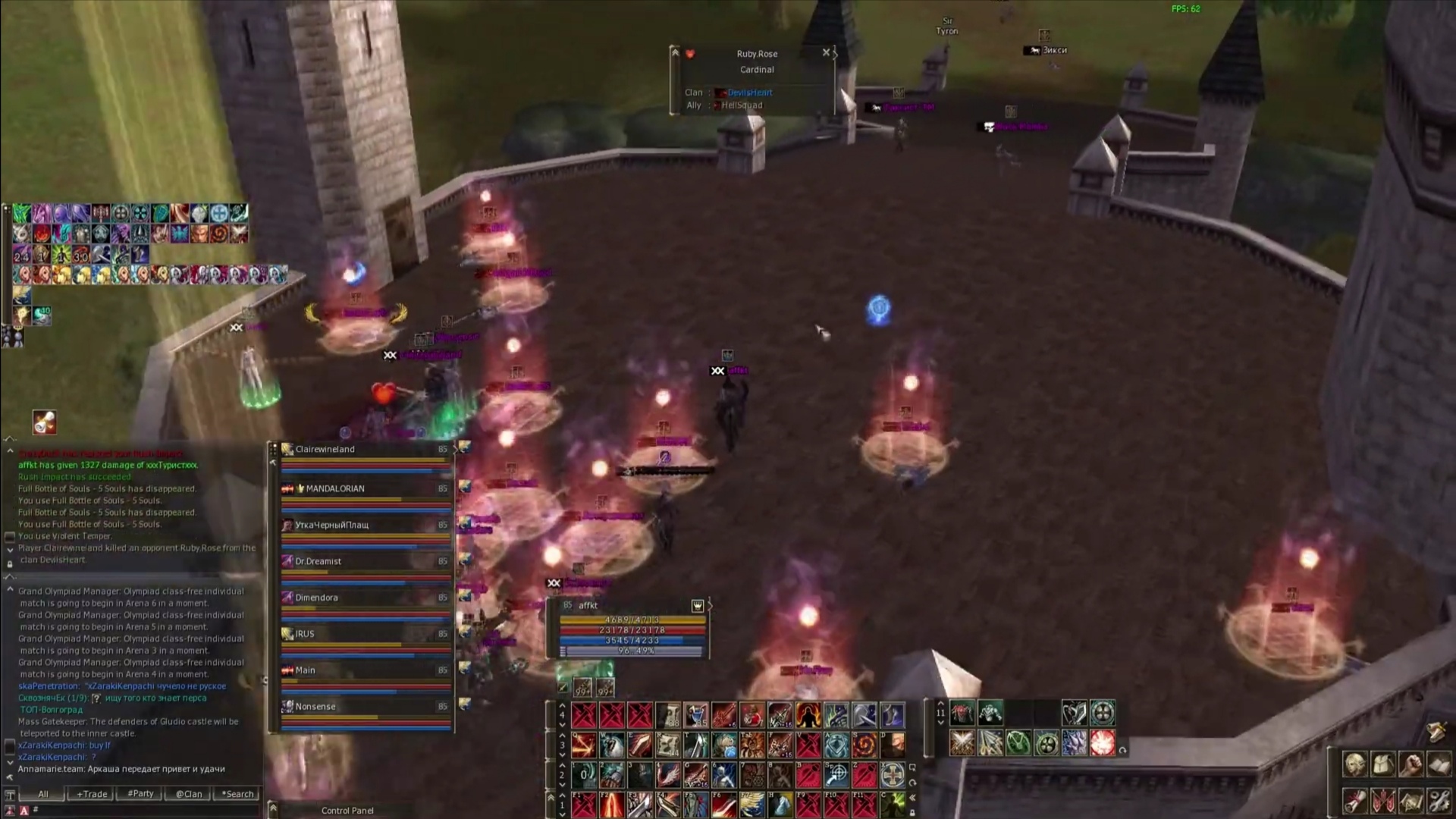Screen dimensions: 1456x819
Task: Click the padlock lock toggle on the hotbar corner
Action: (912, 814)
